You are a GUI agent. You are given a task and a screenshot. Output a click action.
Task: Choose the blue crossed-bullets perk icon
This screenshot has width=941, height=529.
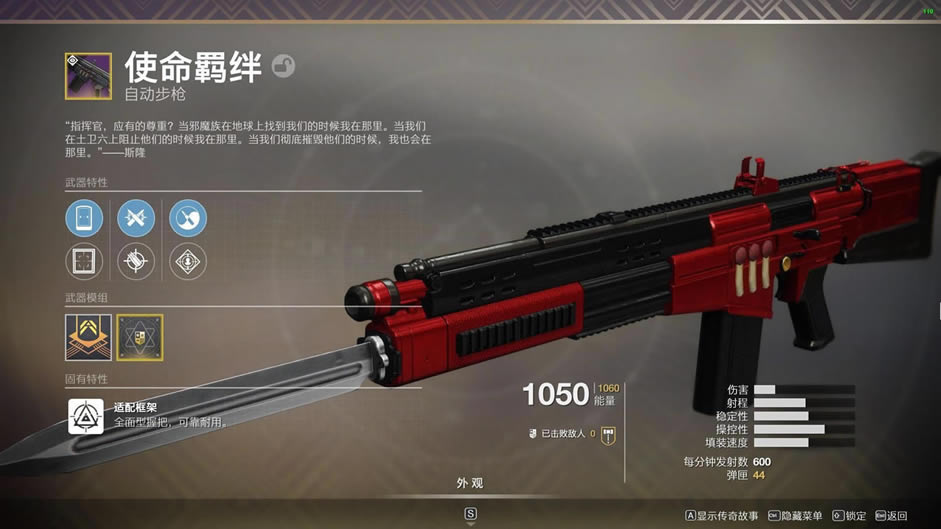click(x=136, y=218)
